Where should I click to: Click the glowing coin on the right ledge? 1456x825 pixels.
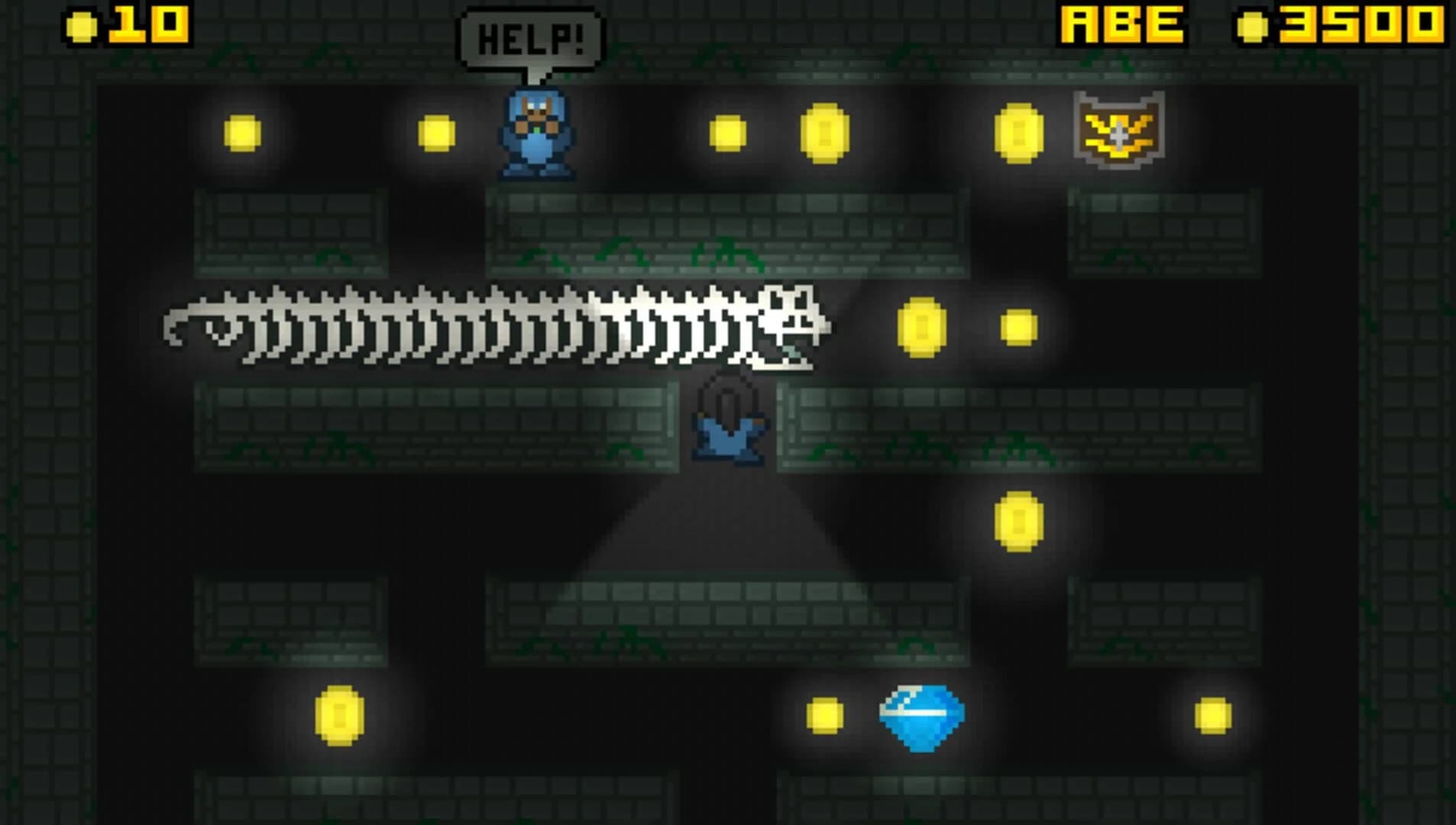point(1018,521)
